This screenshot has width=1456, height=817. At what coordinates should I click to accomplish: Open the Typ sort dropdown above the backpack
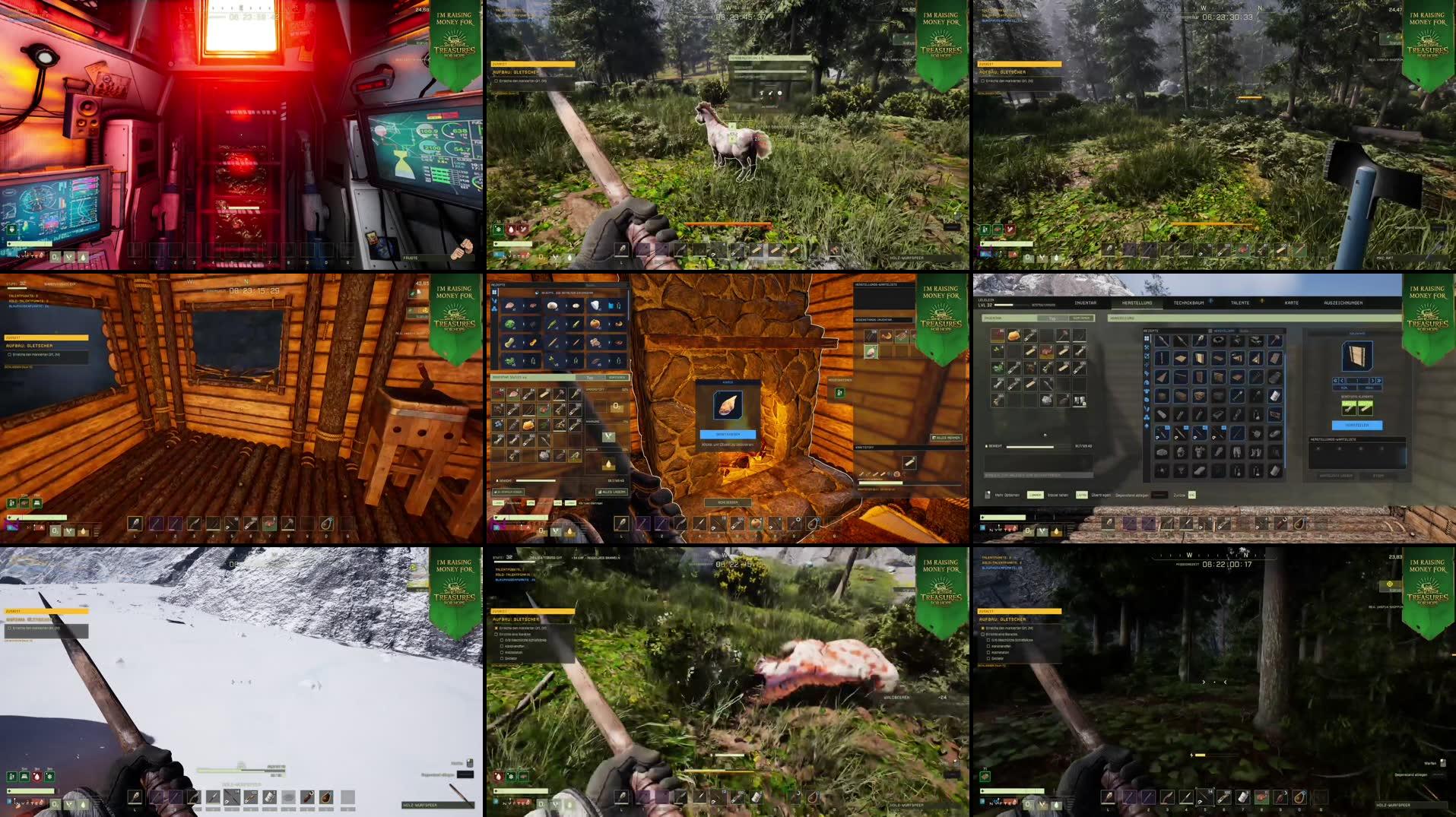(x=591, y=377)
